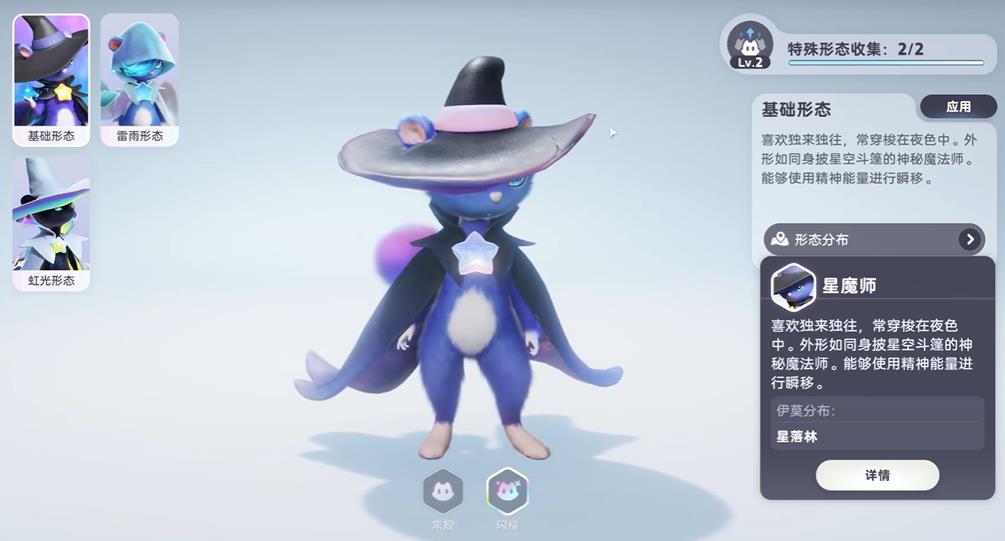Open 详情 details for 星魔师
The width and height of the screenshot is (1005, 541).
(x=877, y=475)
